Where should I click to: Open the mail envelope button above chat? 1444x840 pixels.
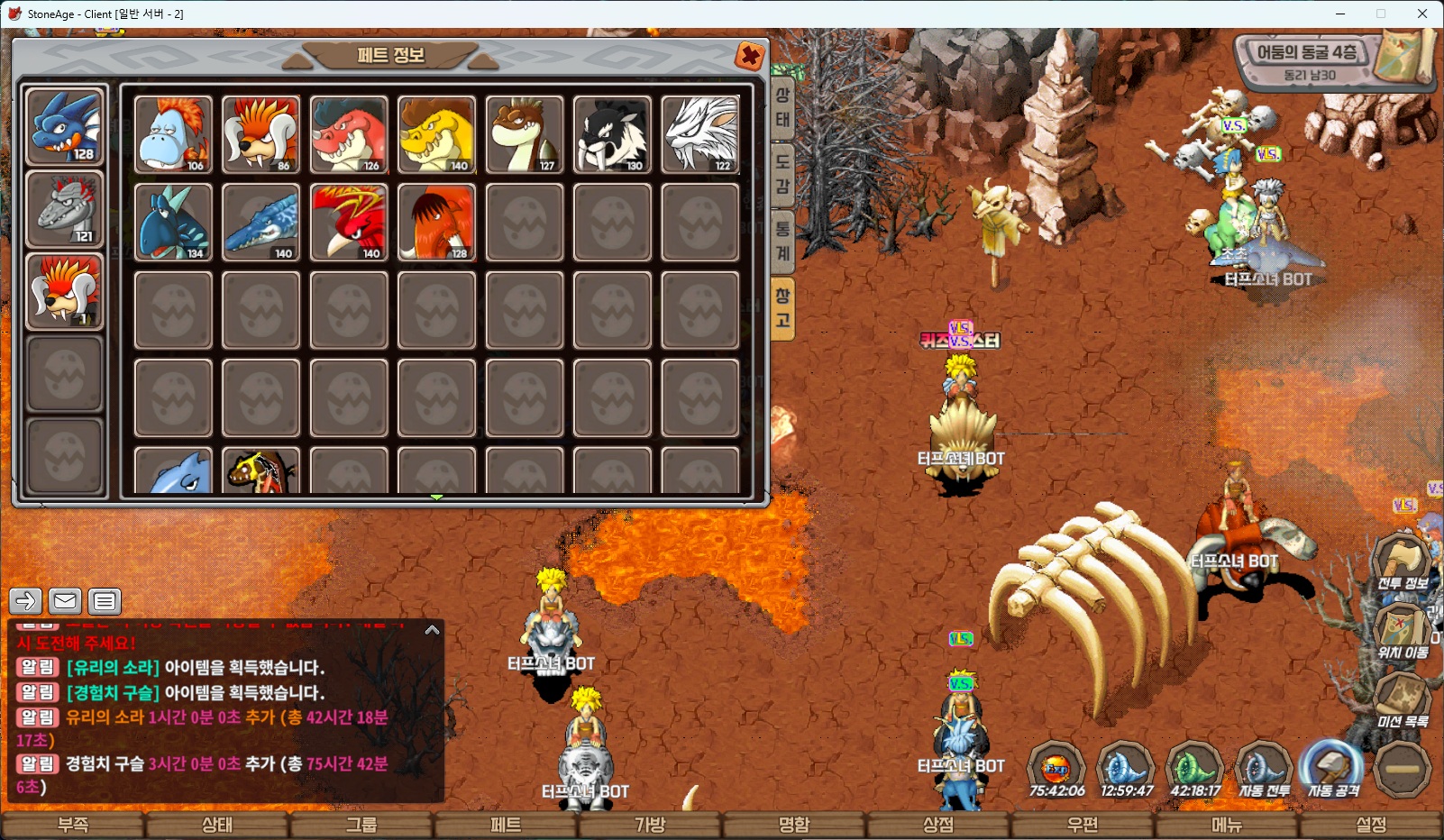coord(65,601)
